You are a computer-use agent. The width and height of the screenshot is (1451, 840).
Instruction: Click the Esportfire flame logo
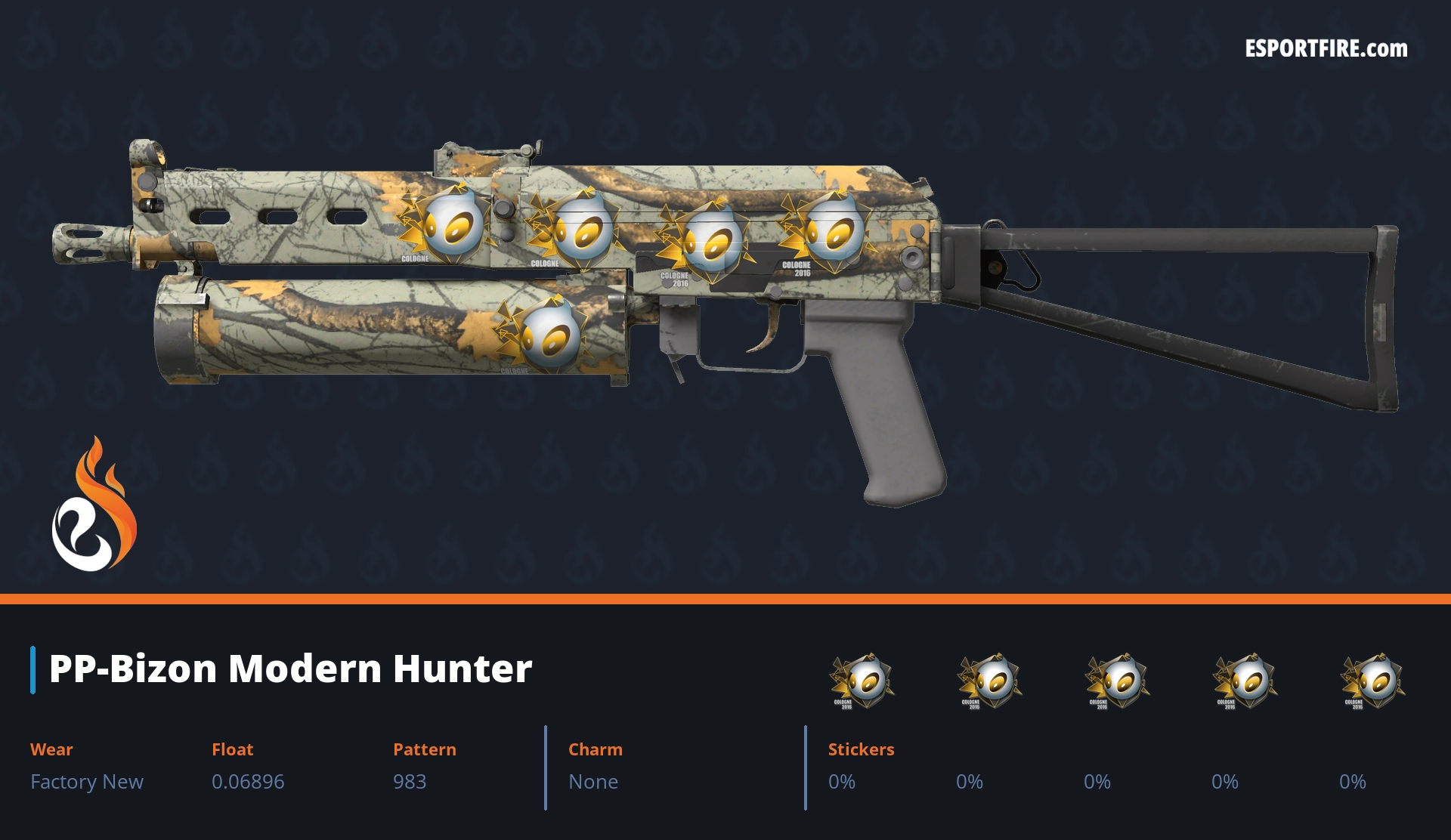94,506
